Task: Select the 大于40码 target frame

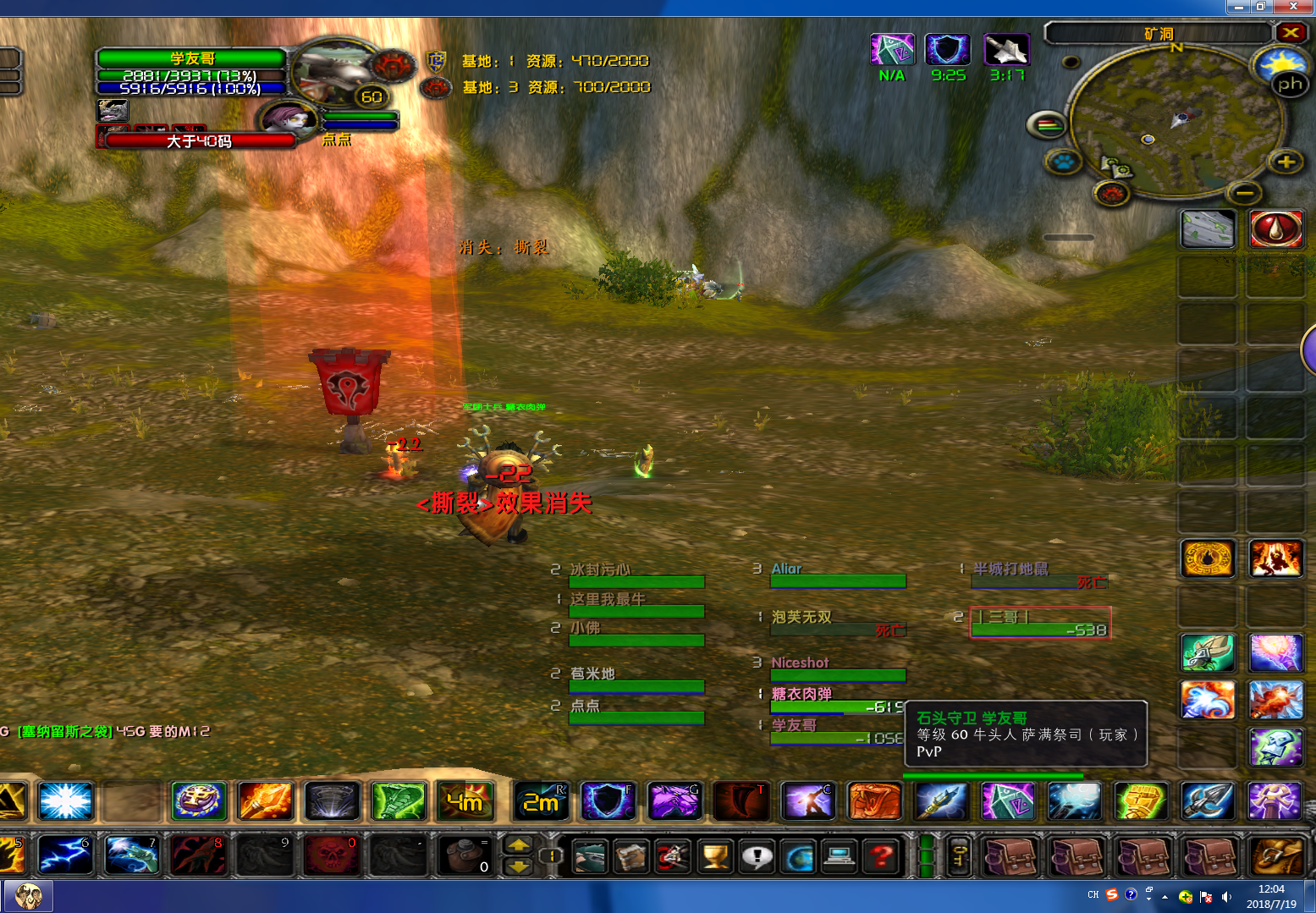Action: (x=200, y=140)
